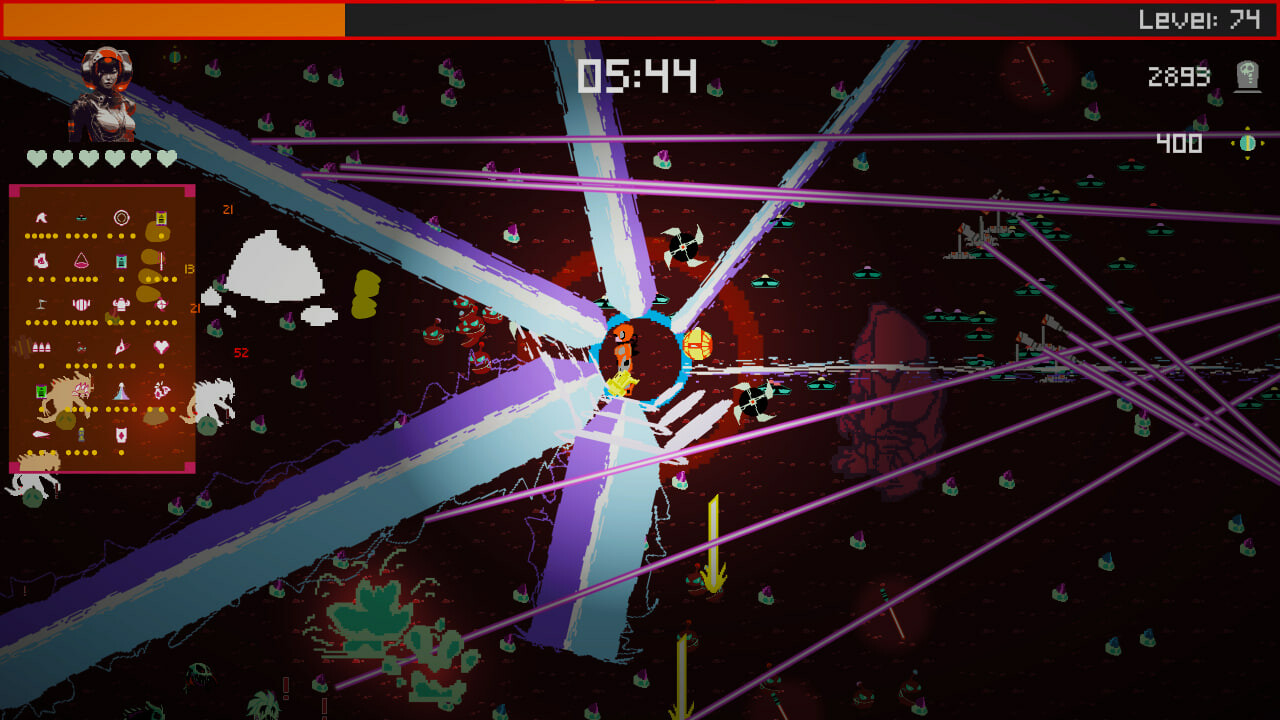Click the playing card upgrade icon

121,435
